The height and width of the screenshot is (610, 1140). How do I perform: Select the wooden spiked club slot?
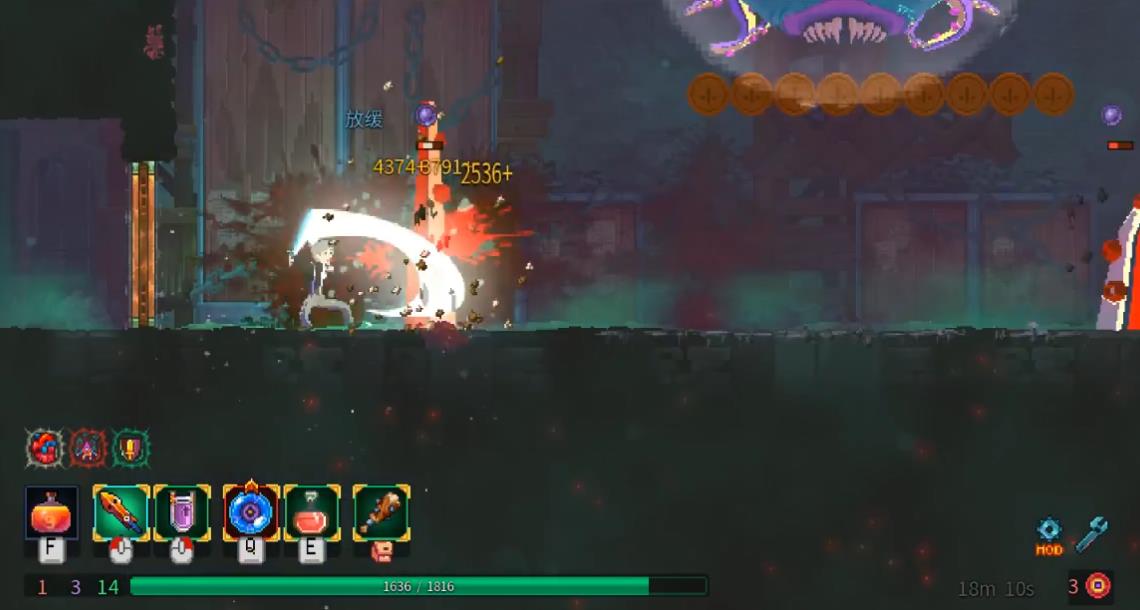[381, 512]
